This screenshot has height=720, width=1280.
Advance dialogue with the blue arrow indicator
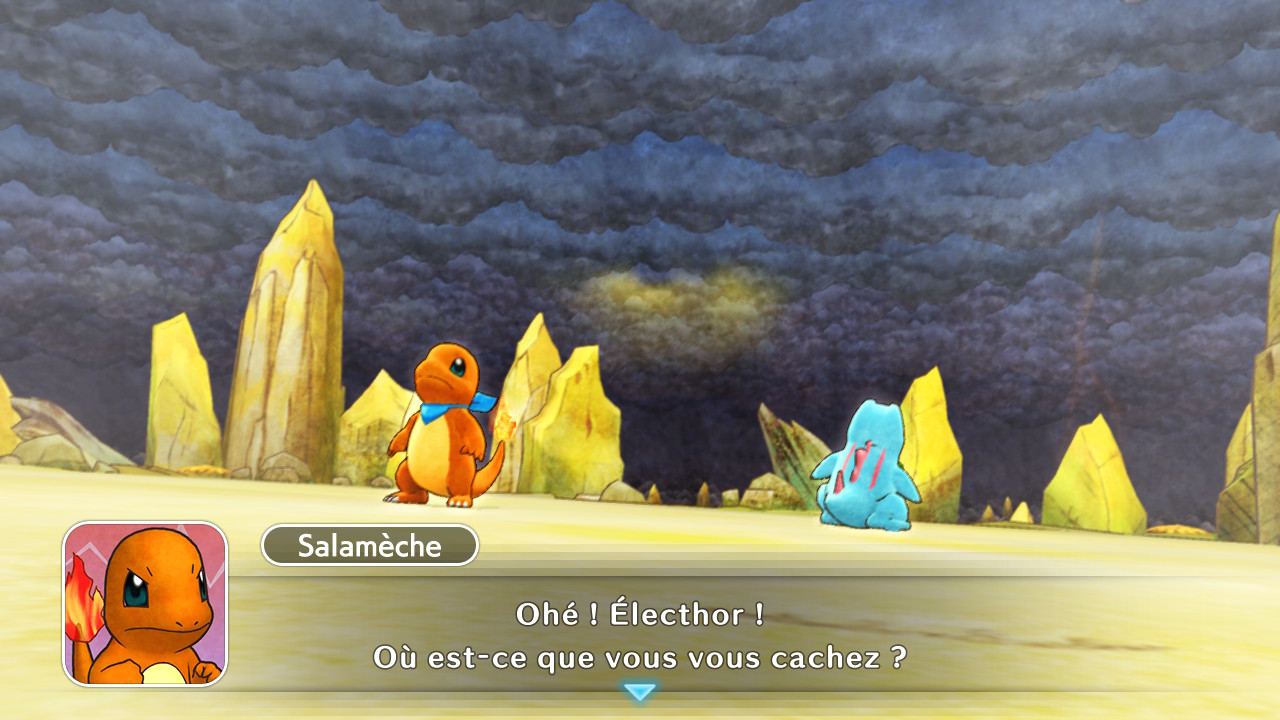(639, 691)
